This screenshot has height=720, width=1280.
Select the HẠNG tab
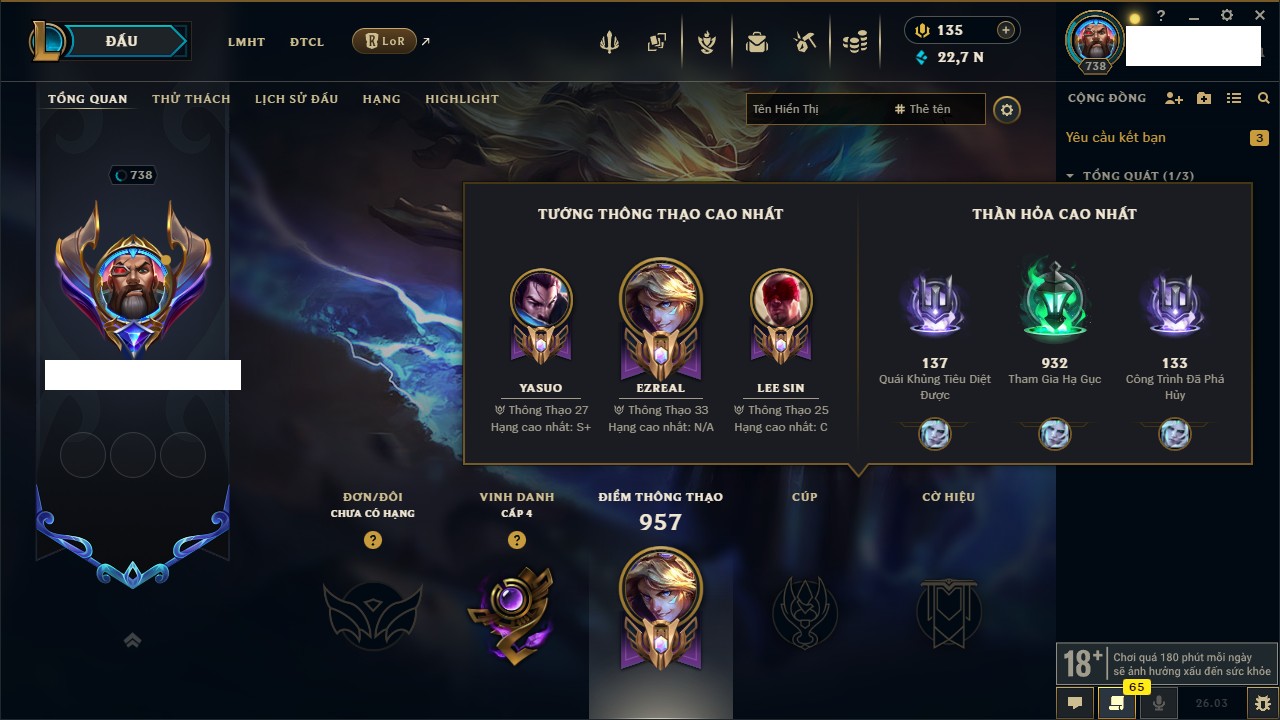[381, 99]
